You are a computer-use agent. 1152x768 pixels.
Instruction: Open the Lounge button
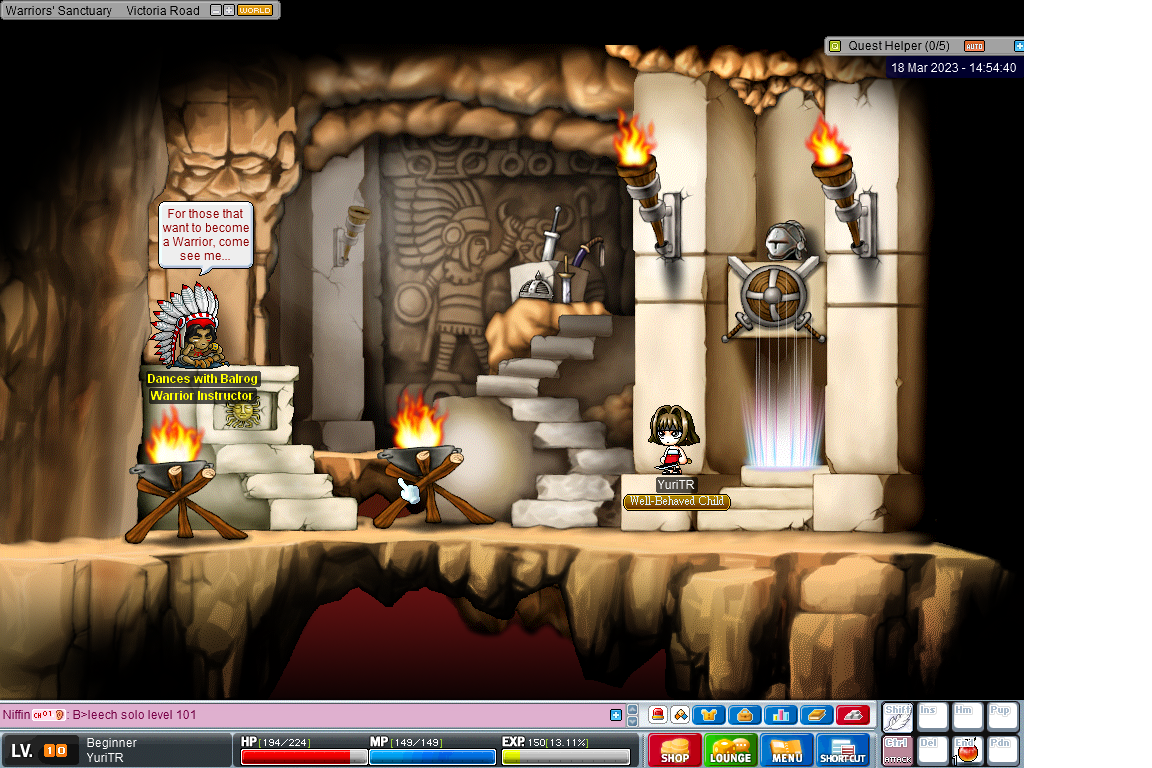click(x=731, y=750)
